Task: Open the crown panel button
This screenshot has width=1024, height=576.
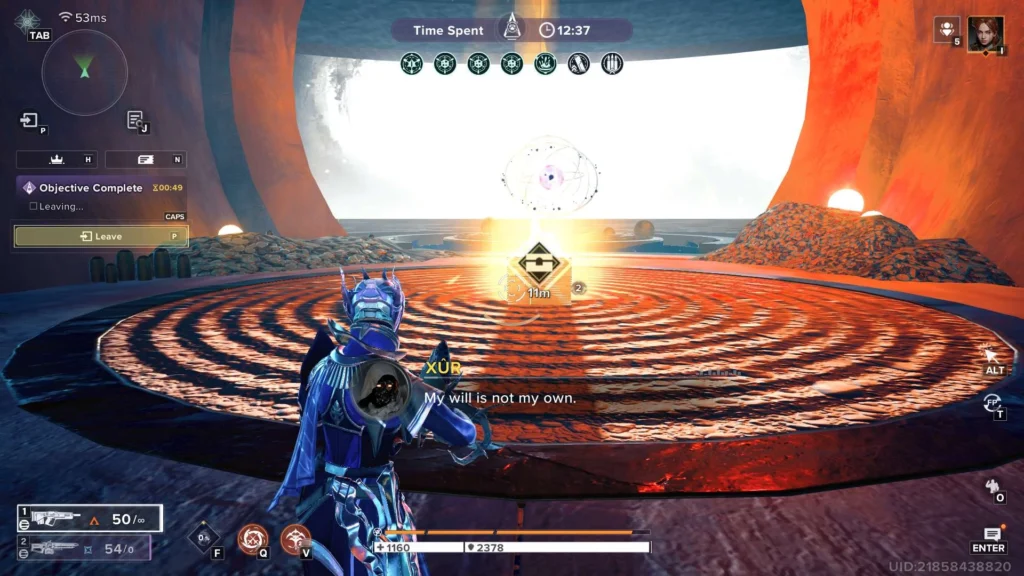Action: click(56, 159)
